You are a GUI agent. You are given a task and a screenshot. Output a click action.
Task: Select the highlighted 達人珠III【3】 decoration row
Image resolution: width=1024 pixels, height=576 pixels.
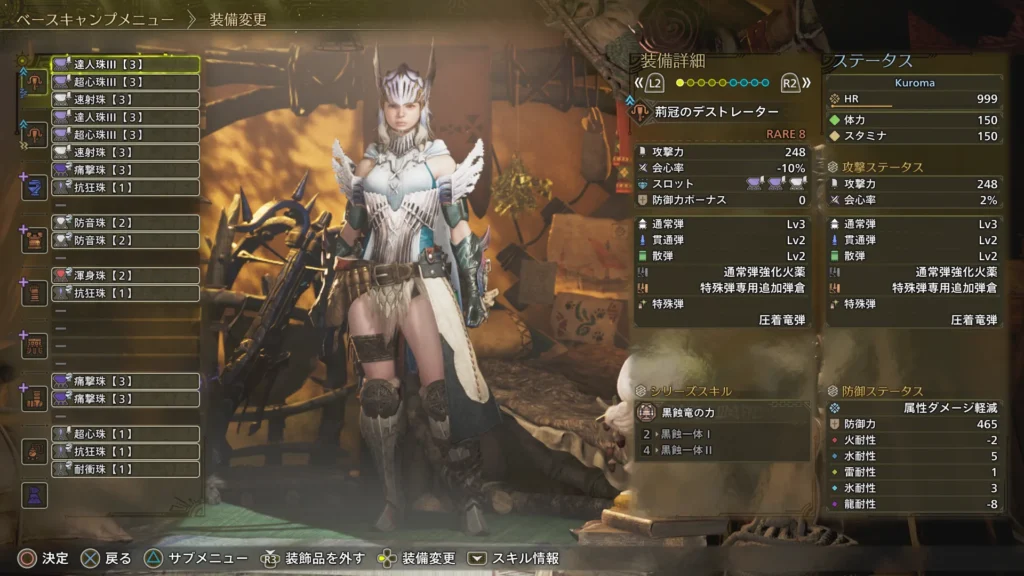[125, 64]
